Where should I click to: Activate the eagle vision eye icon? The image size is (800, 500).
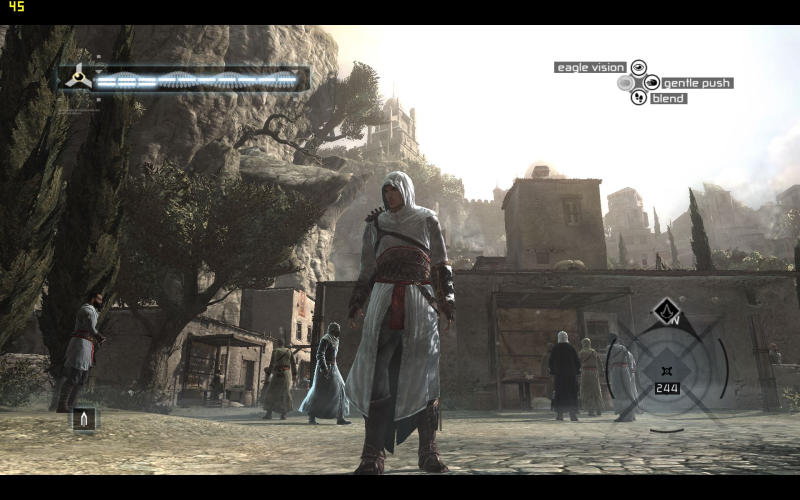click(x=638, y=67)
